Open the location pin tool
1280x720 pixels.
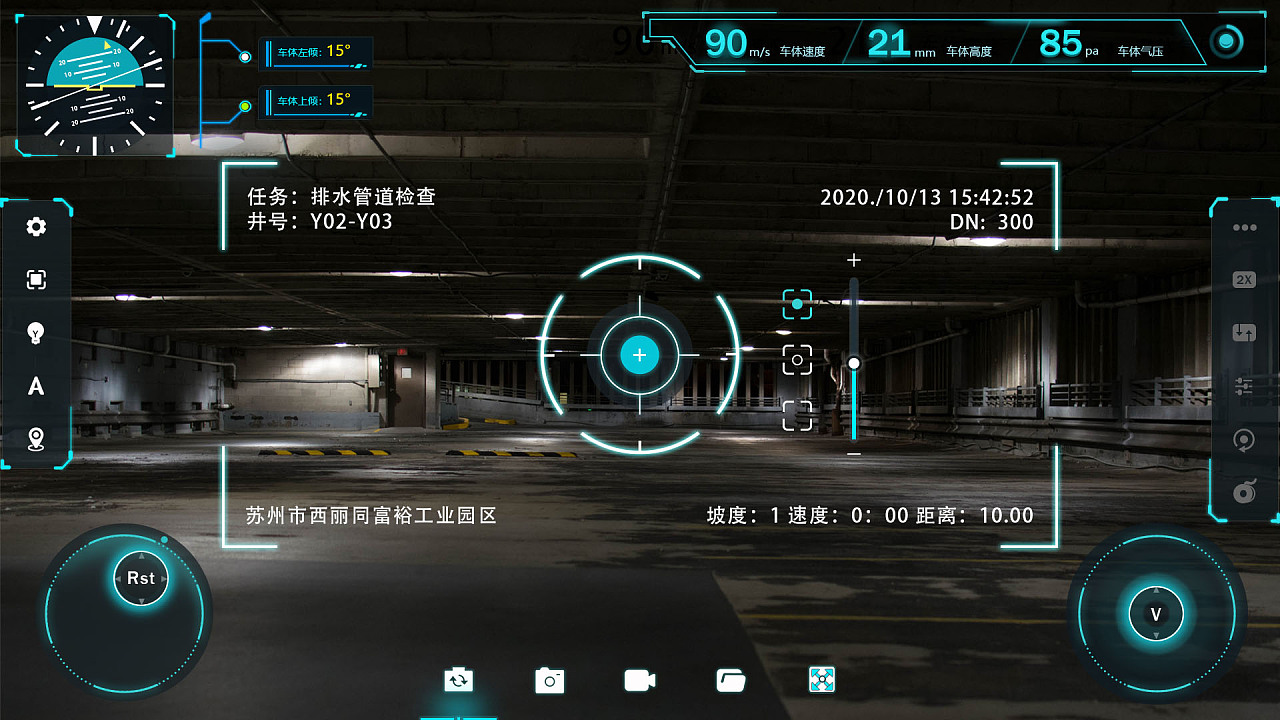pos(37,440)
